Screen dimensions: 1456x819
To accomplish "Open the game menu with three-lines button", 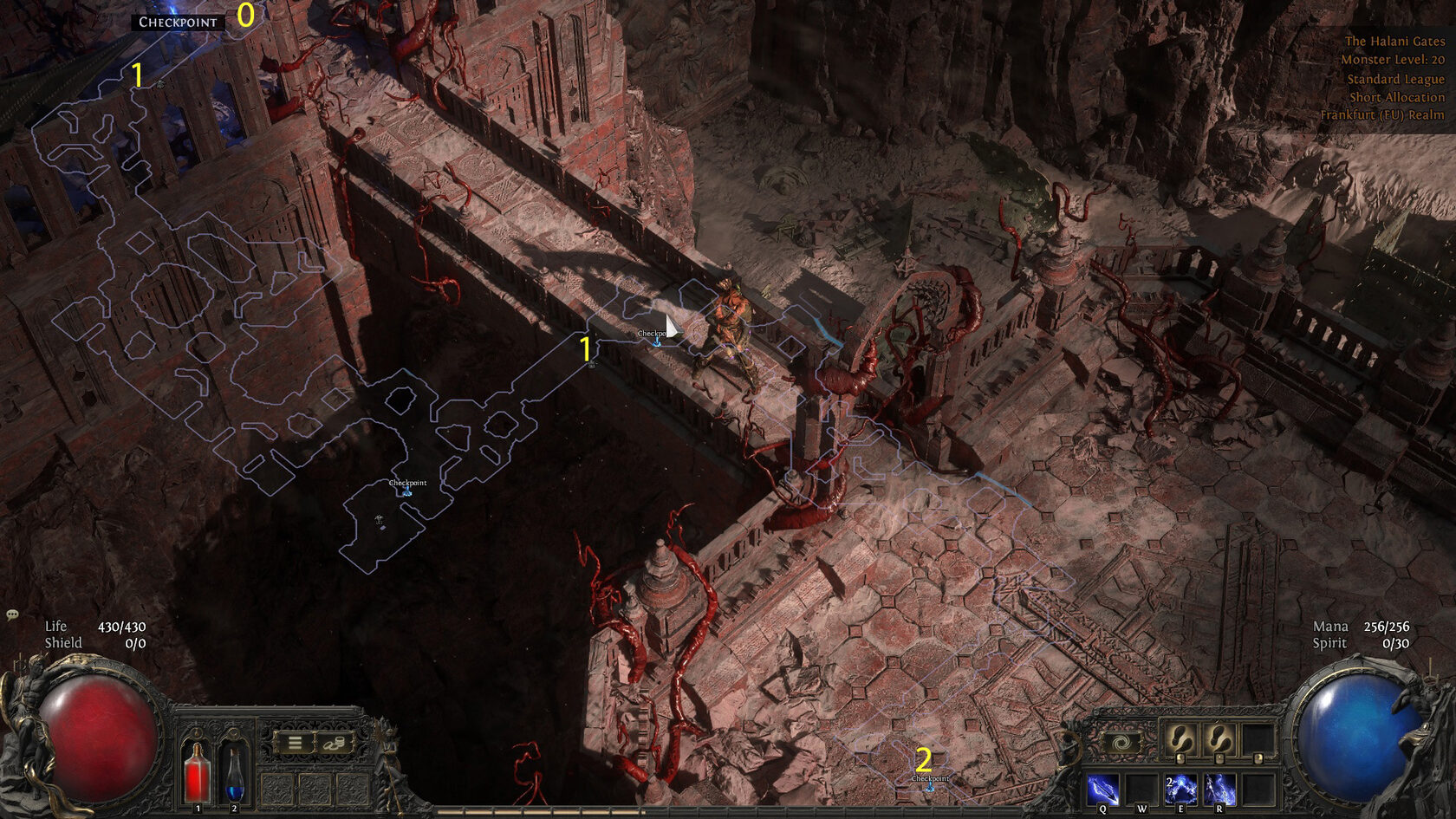I will pos(295,743).
